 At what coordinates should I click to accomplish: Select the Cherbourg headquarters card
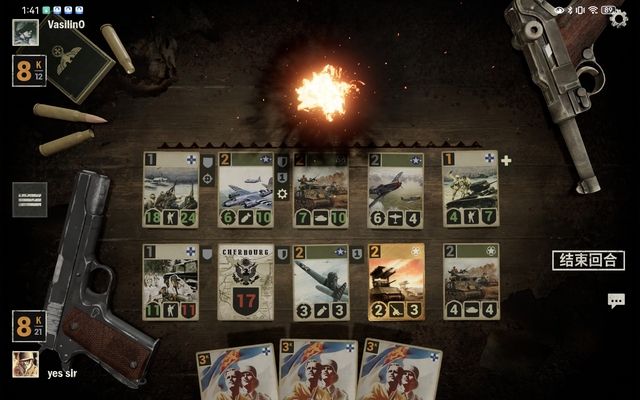pyautogui.click(x=246, y=281)
